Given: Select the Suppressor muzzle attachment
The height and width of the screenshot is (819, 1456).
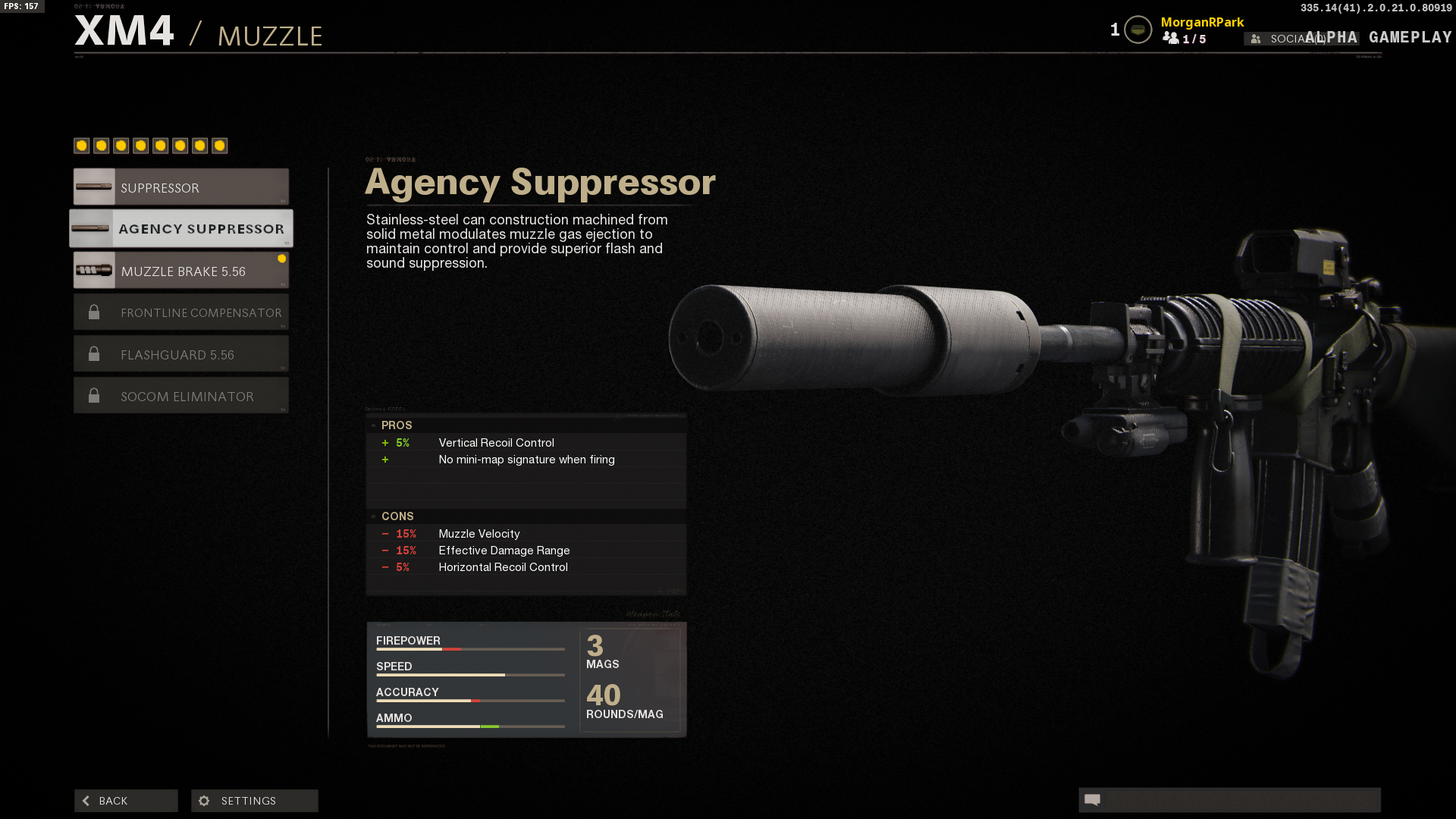Looking at the screenshot, I should pos(181,187).
